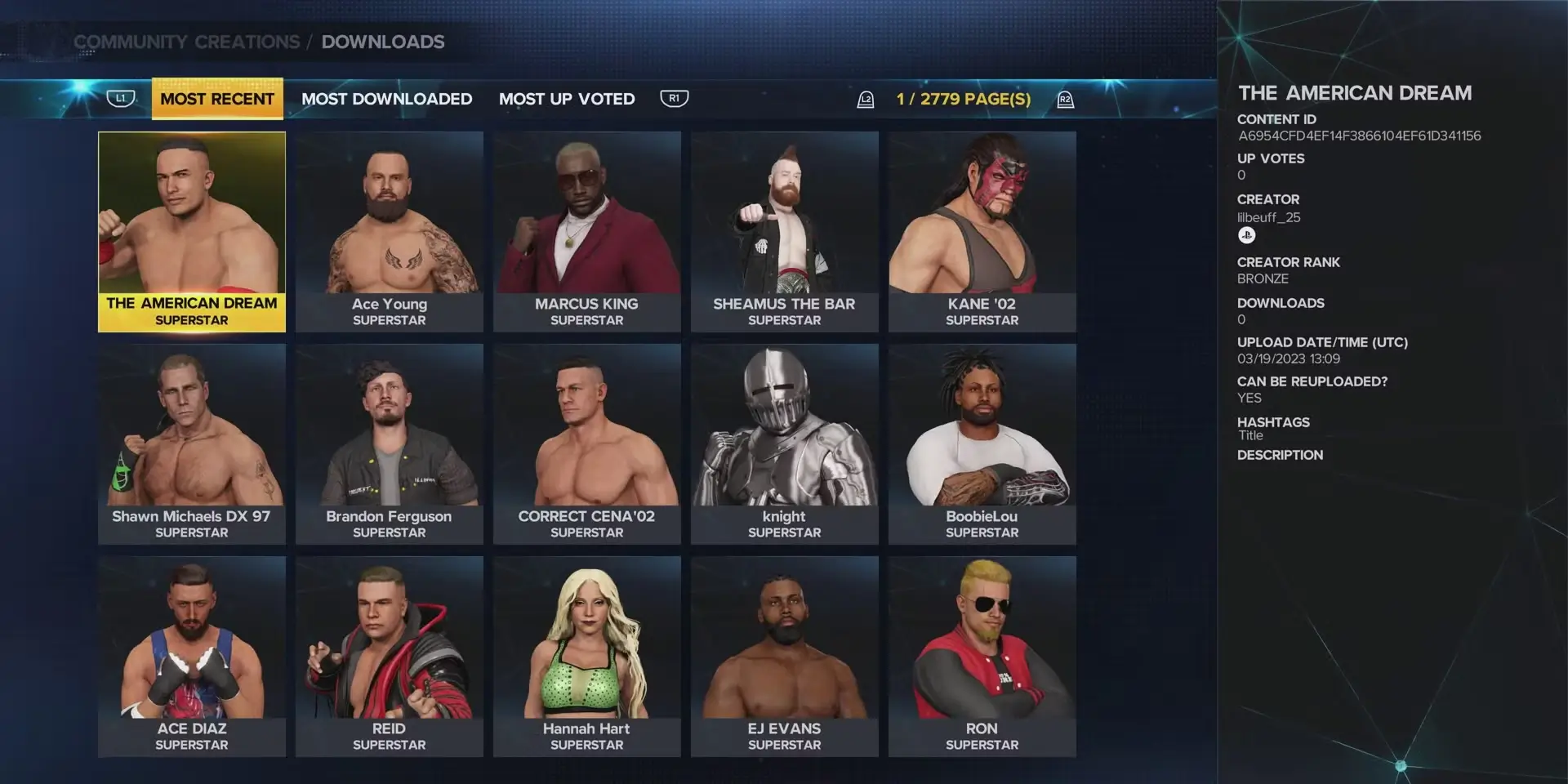Go back to Community Creations

pos(187,42)
